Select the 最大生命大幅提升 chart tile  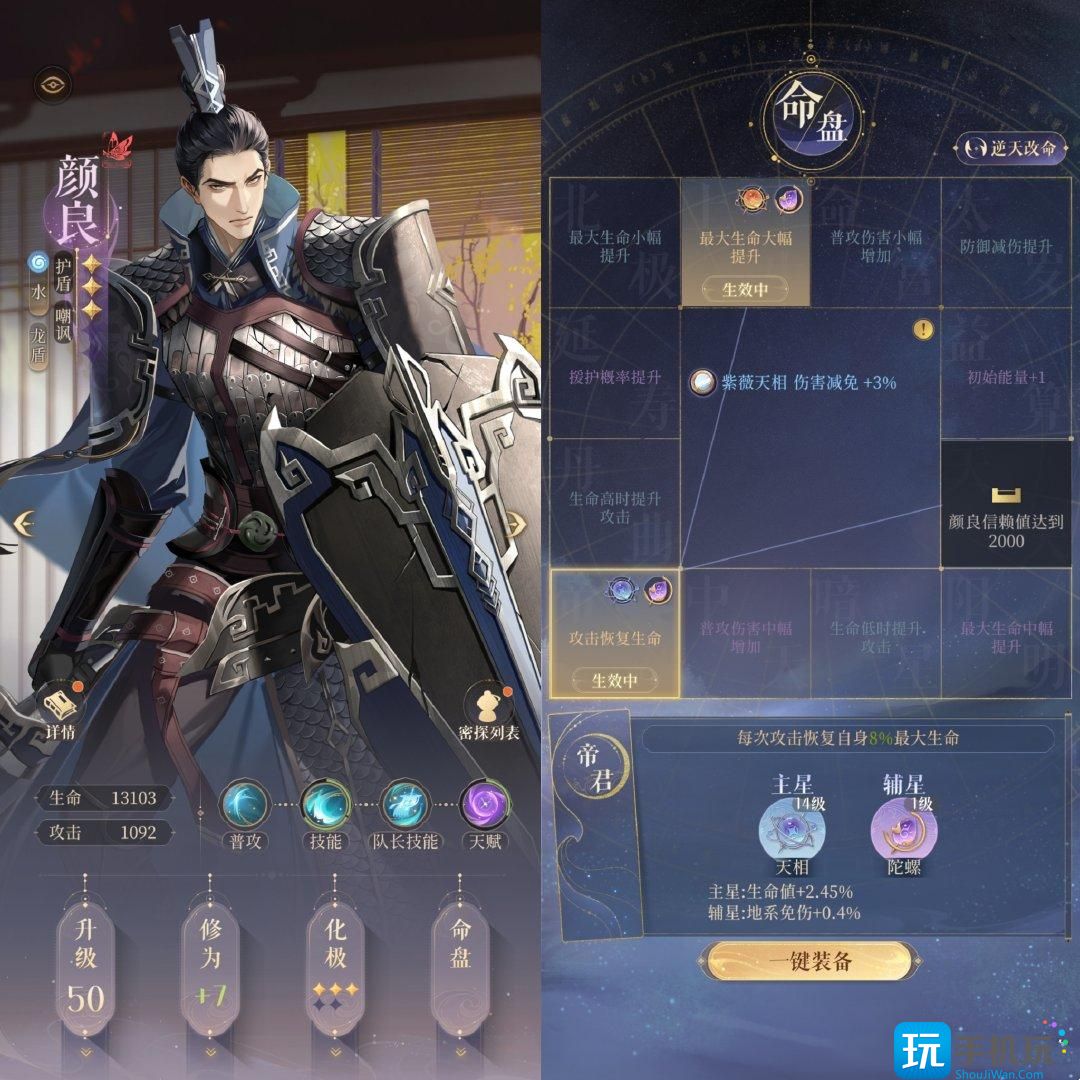coord(746,243)
